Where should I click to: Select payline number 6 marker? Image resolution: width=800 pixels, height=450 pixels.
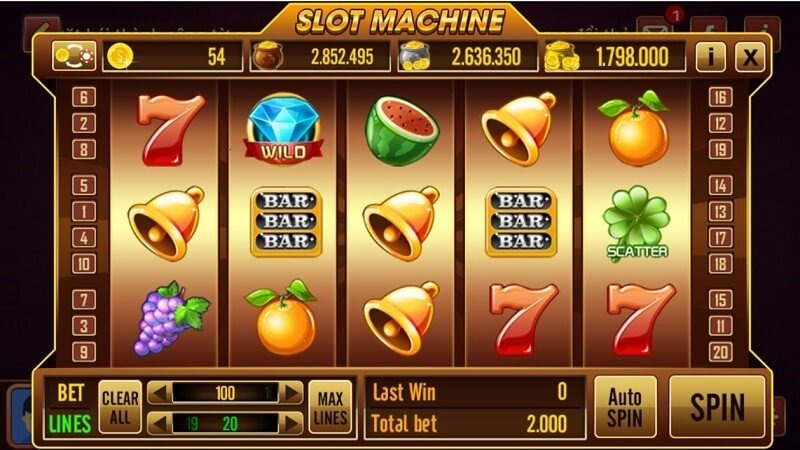tap(85, 98)
